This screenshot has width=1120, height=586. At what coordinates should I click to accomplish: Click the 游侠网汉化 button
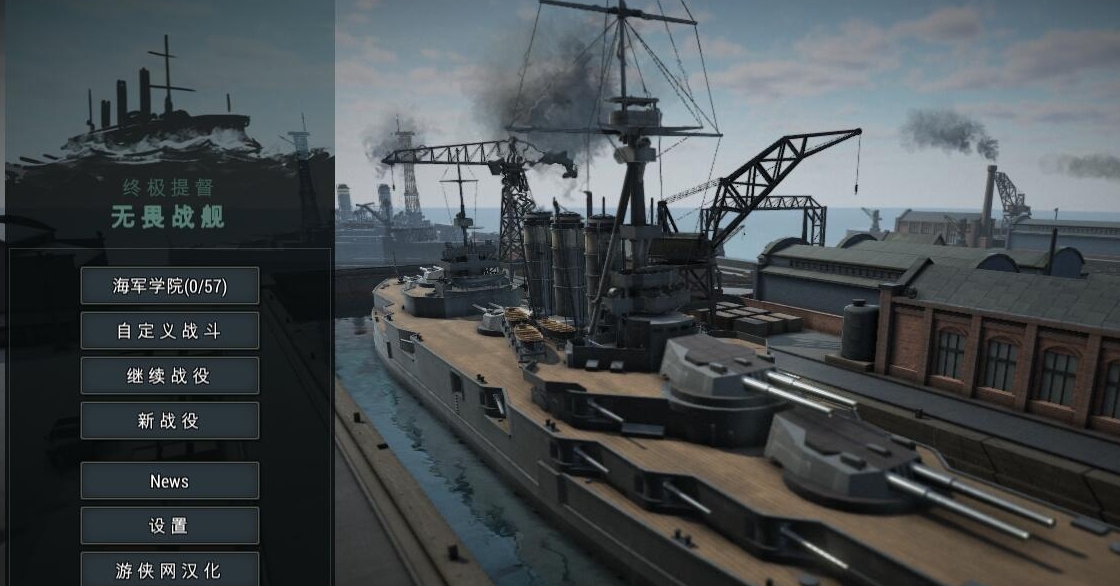point(169,570)
